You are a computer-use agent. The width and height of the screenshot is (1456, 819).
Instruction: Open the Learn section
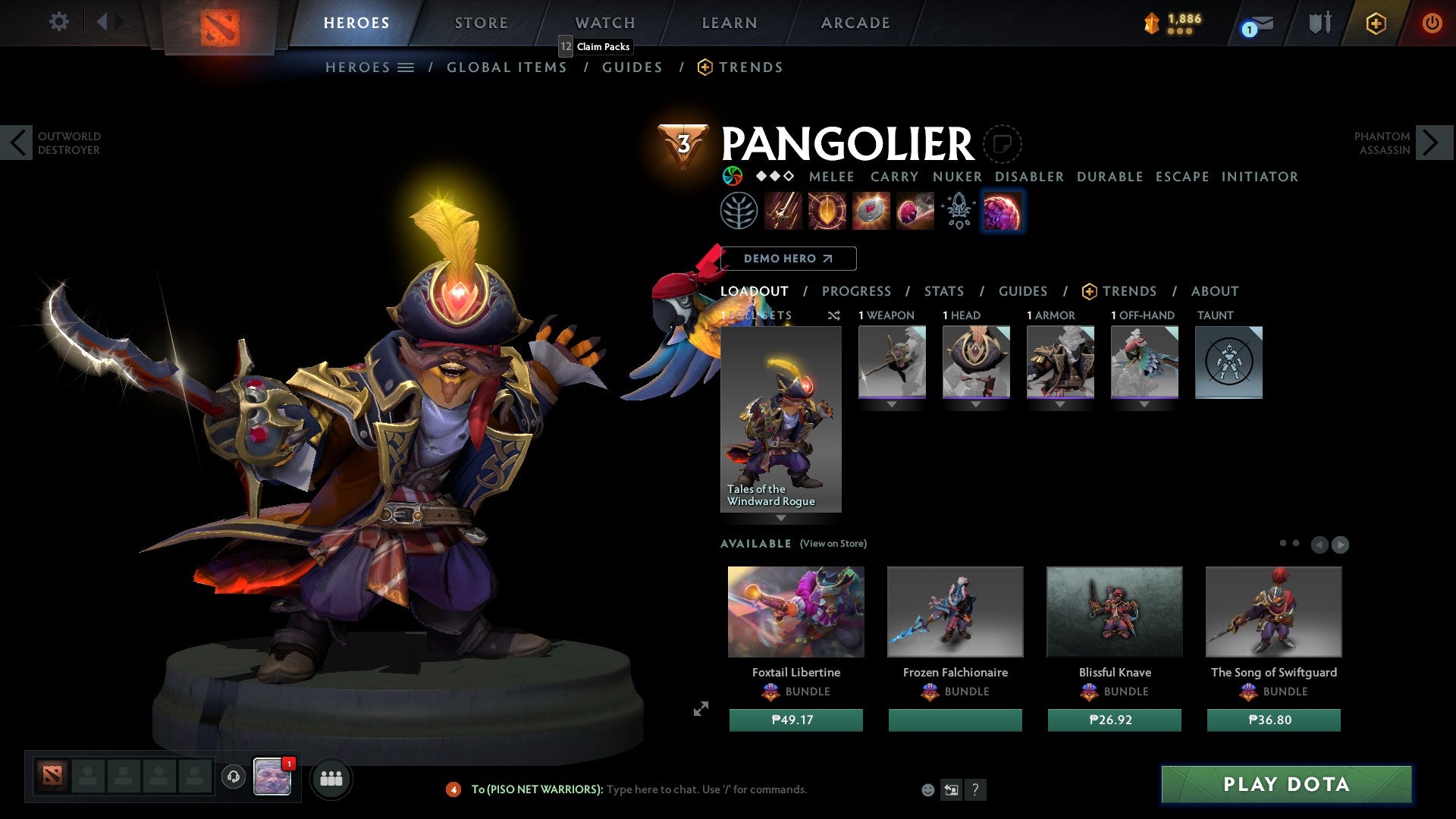coord(729,23)
